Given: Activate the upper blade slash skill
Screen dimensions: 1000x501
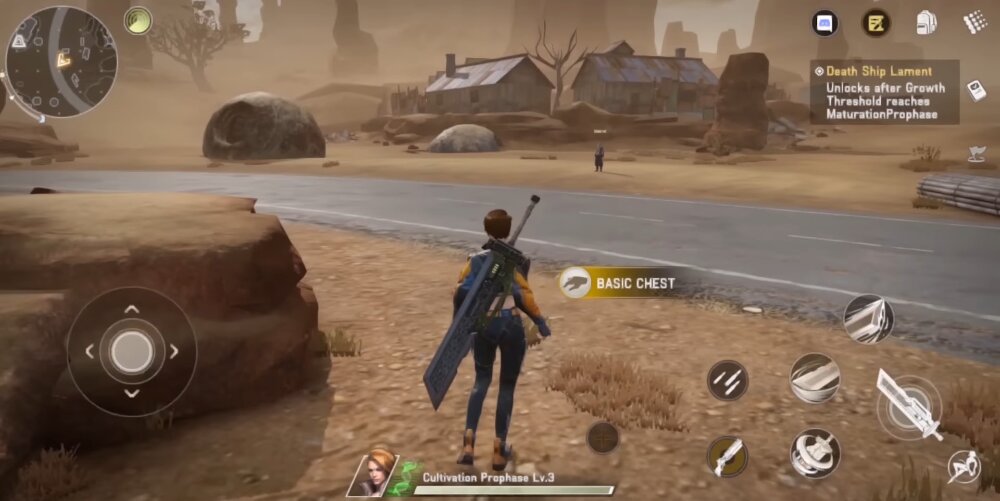Looking at the screenshot, I should 868,320.
